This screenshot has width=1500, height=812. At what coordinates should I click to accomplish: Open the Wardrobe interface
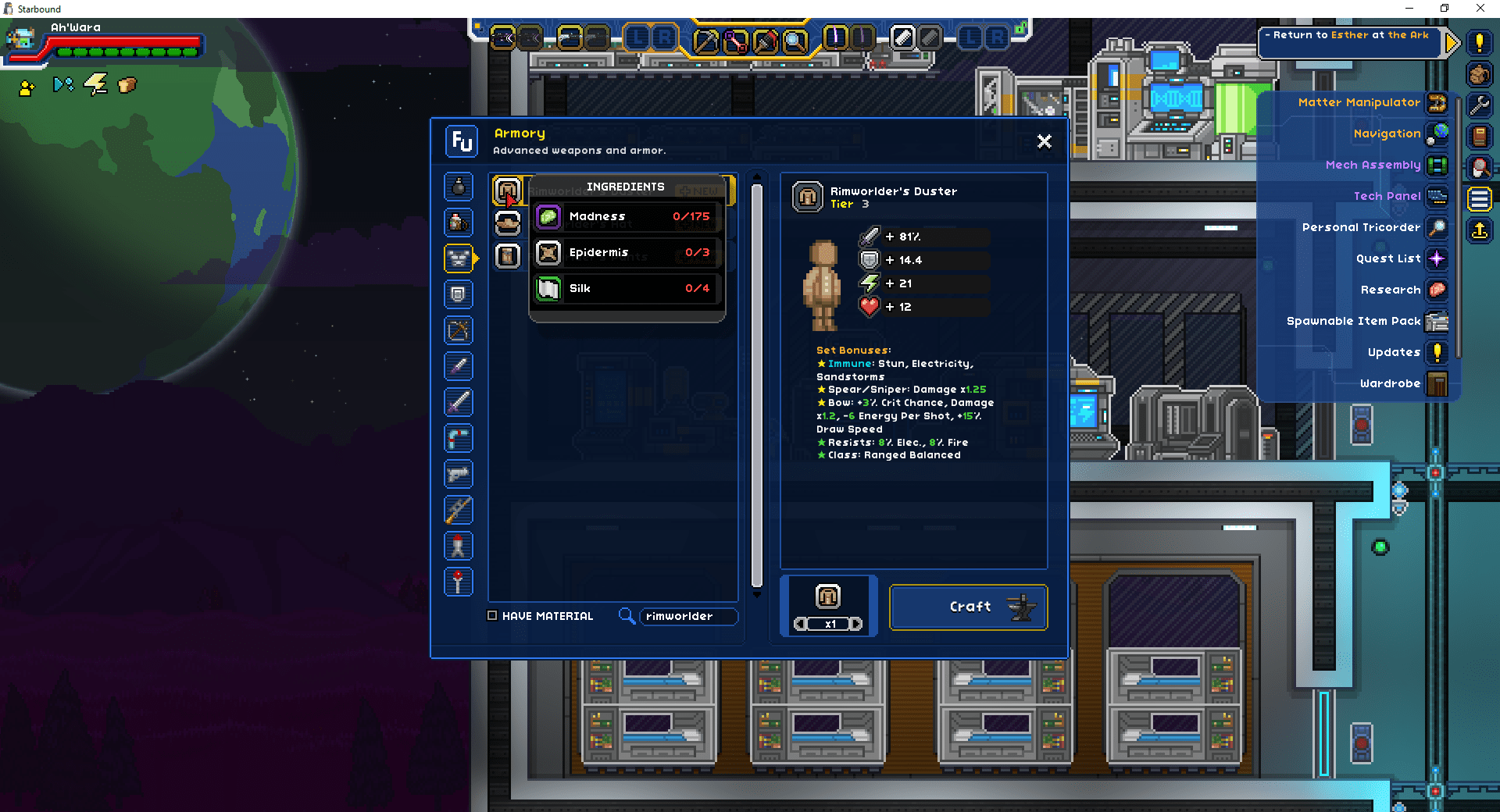pos(1437,383)
